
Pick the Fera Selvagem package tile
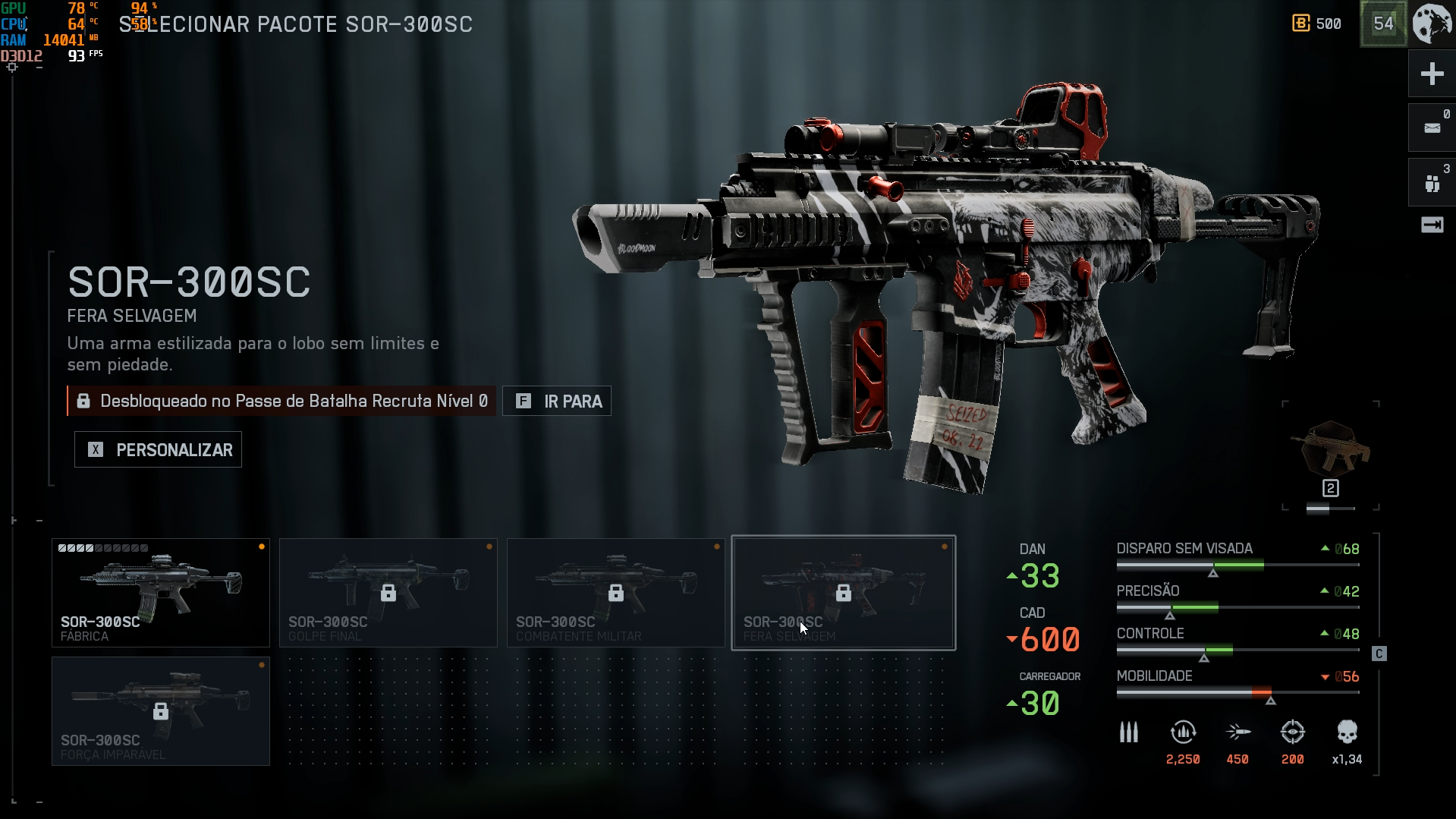click(x=844, y=593)
